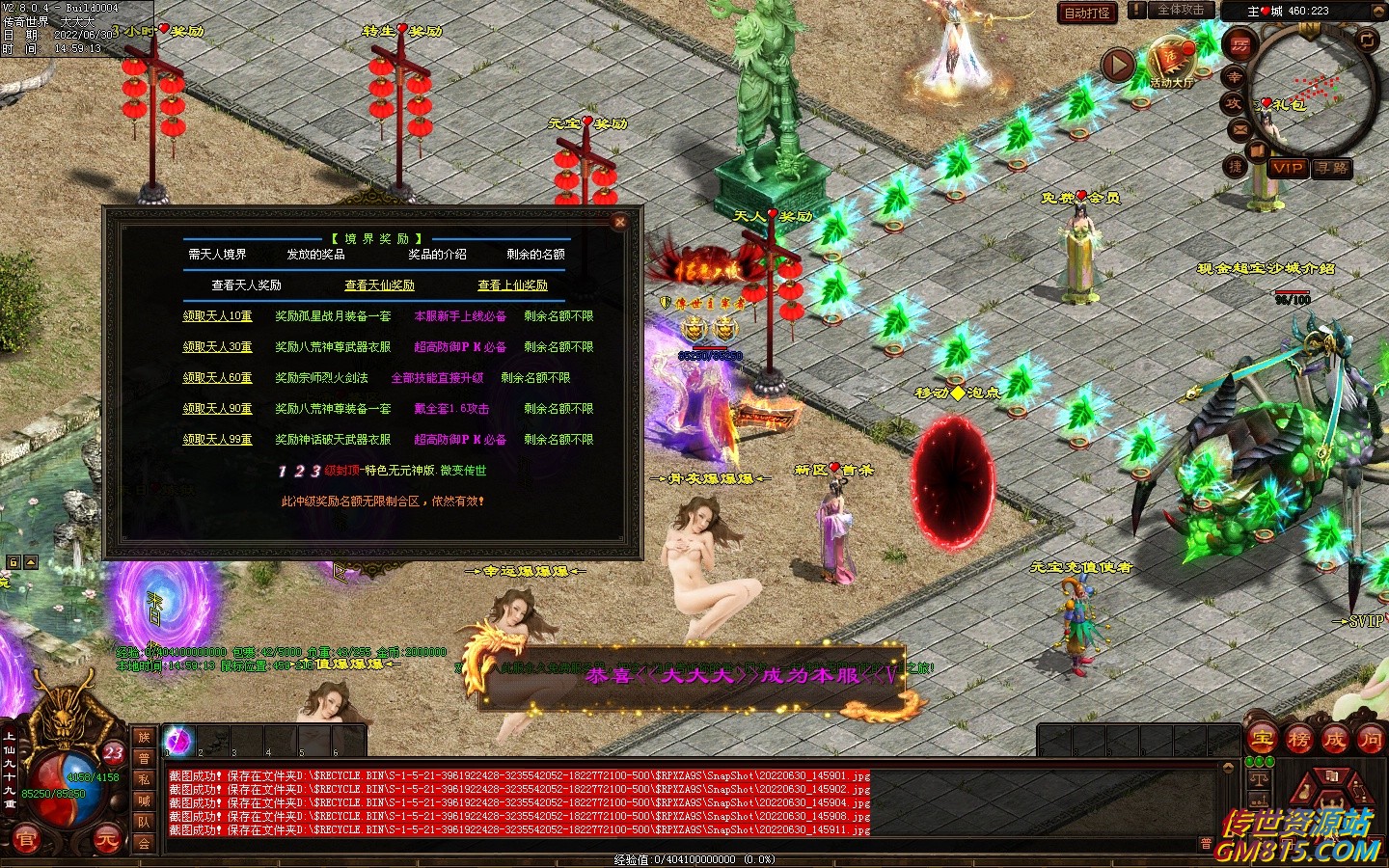Open the money bag inventory button
The height and width of the screenshot is (868, 1389).
1304,793
